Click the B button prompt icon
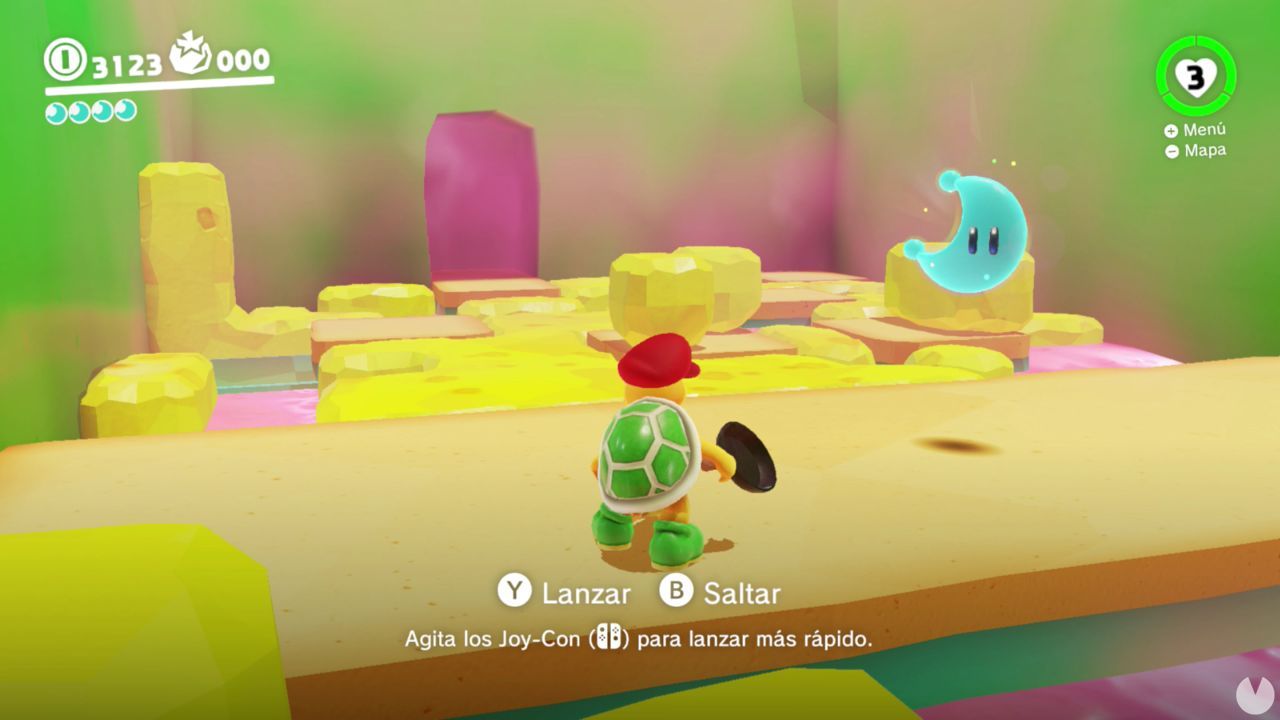Screen dimensions: 1280x720 click(x=678, y=593)
